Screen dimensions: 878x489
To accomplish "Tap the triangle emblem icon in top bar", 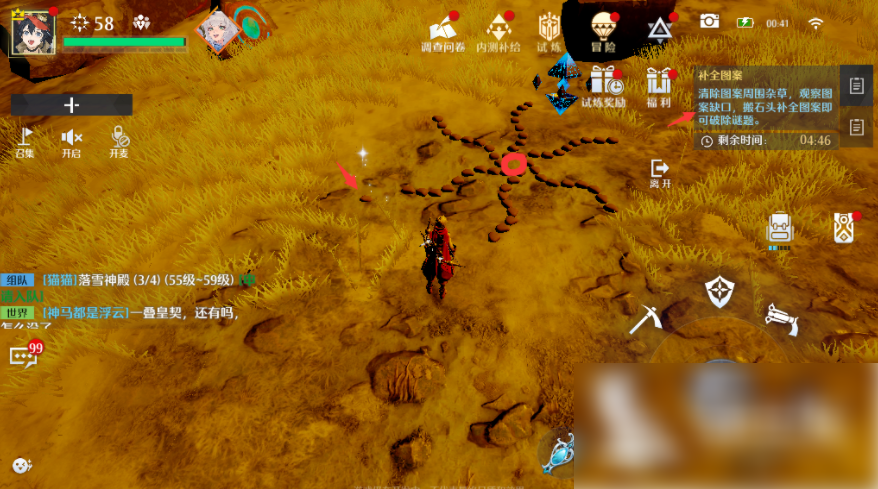I will point(659,28).
